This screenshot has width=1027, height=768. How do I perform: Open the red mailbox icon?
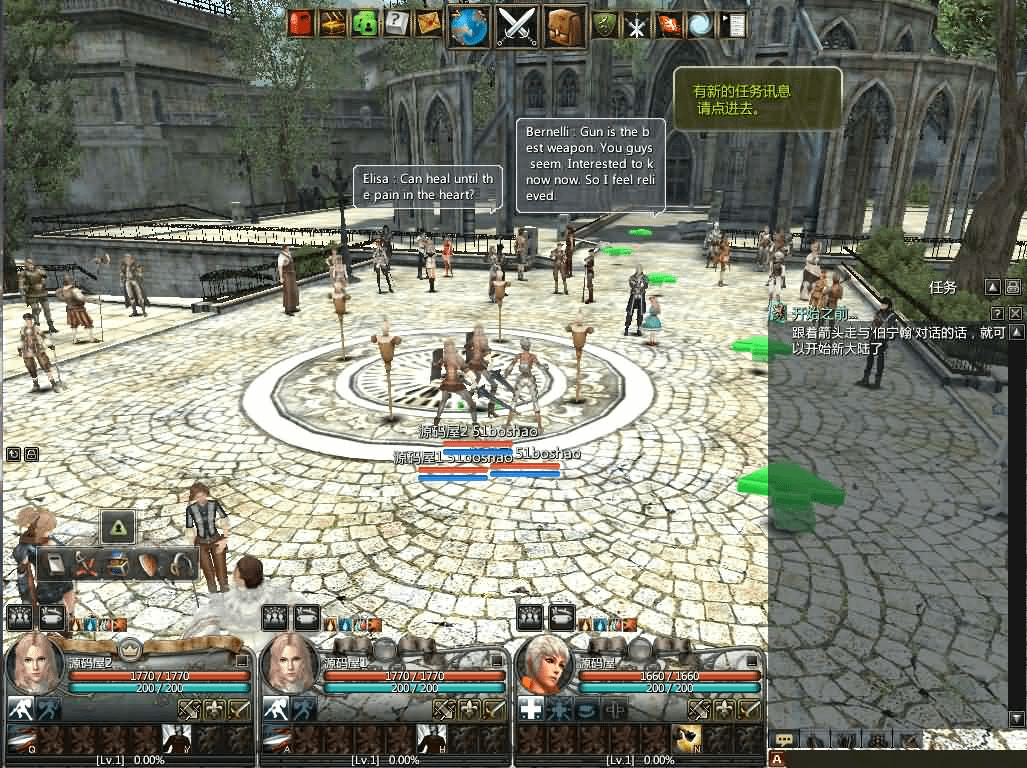click(x=301, y=24)
